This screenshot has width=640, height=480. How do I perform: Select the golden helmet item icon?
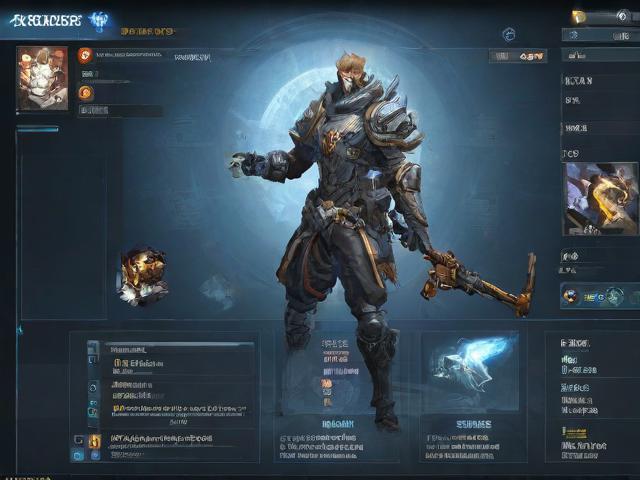pos(142,274)
